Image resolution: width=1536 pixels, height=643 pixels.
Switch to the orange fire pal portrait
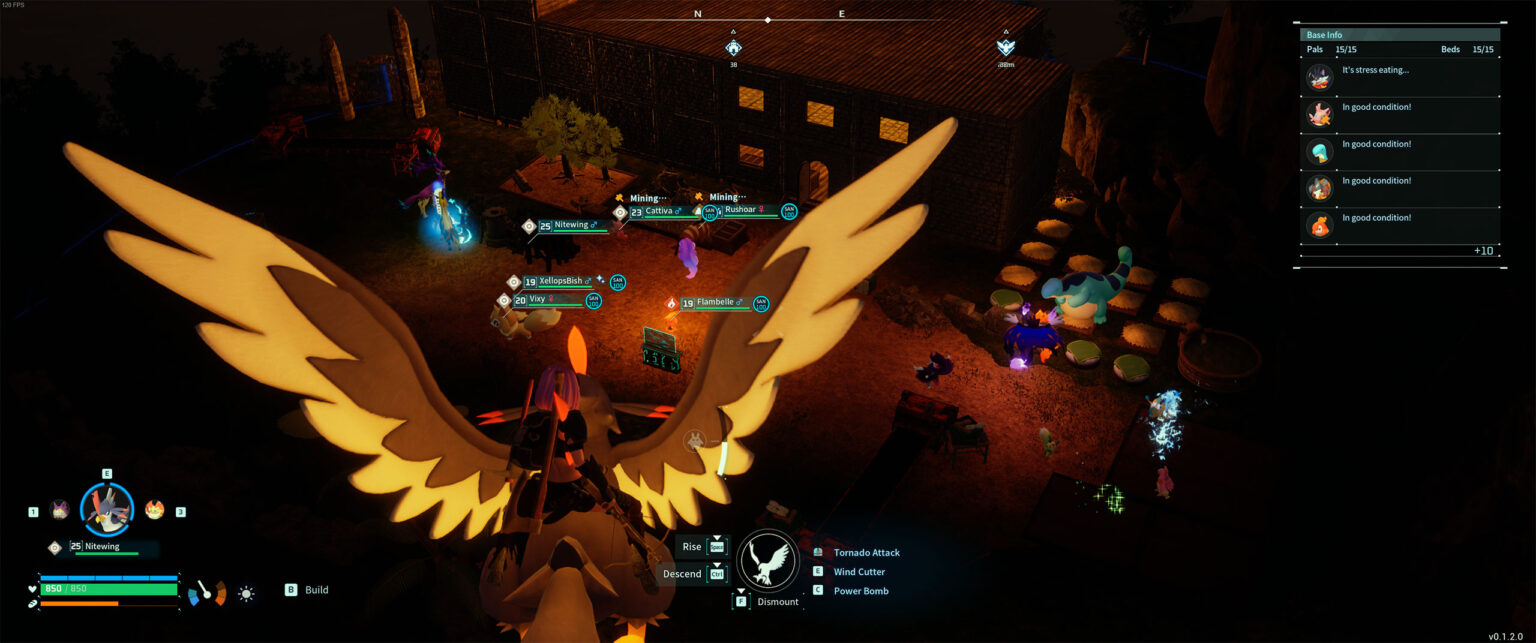pos(154,510)
